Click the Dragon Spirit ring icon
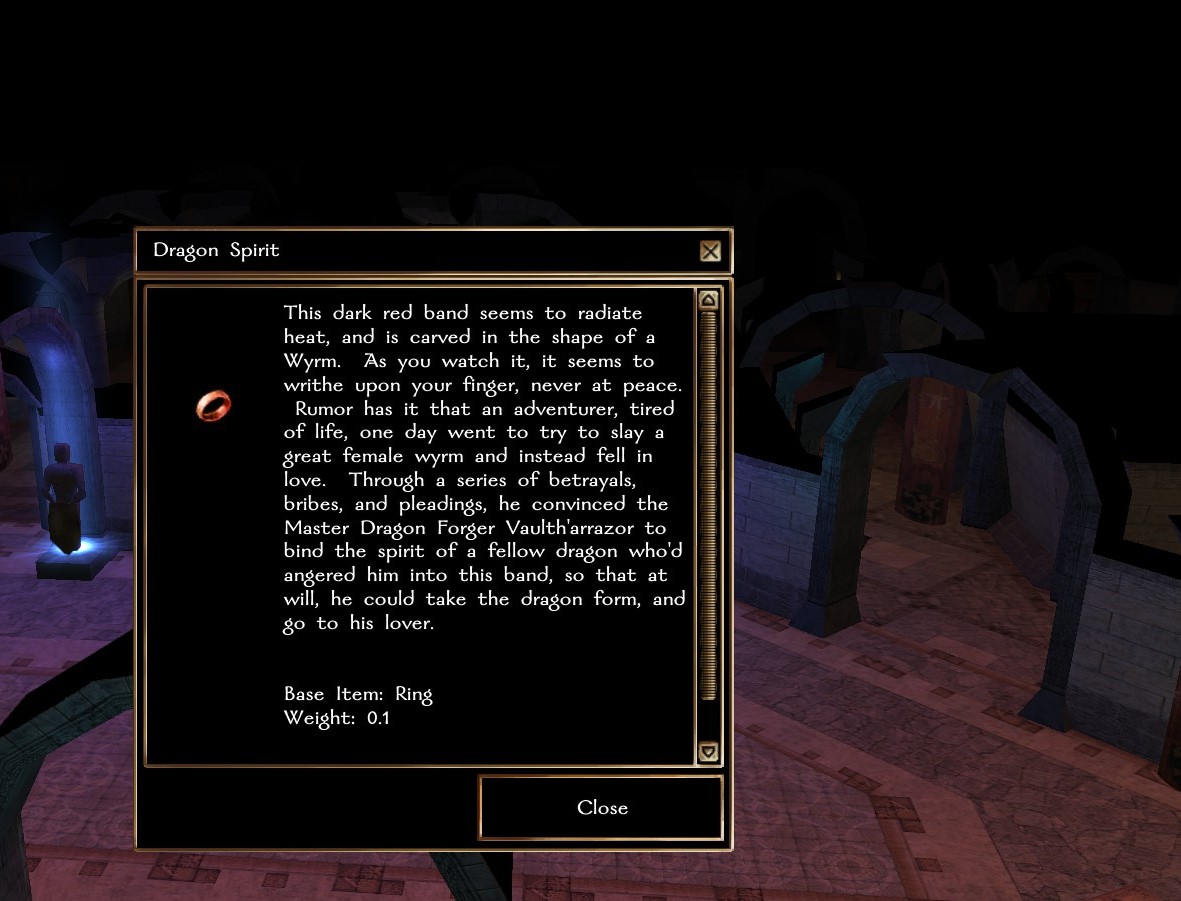 pyautogui.click(x=213, y=405)
